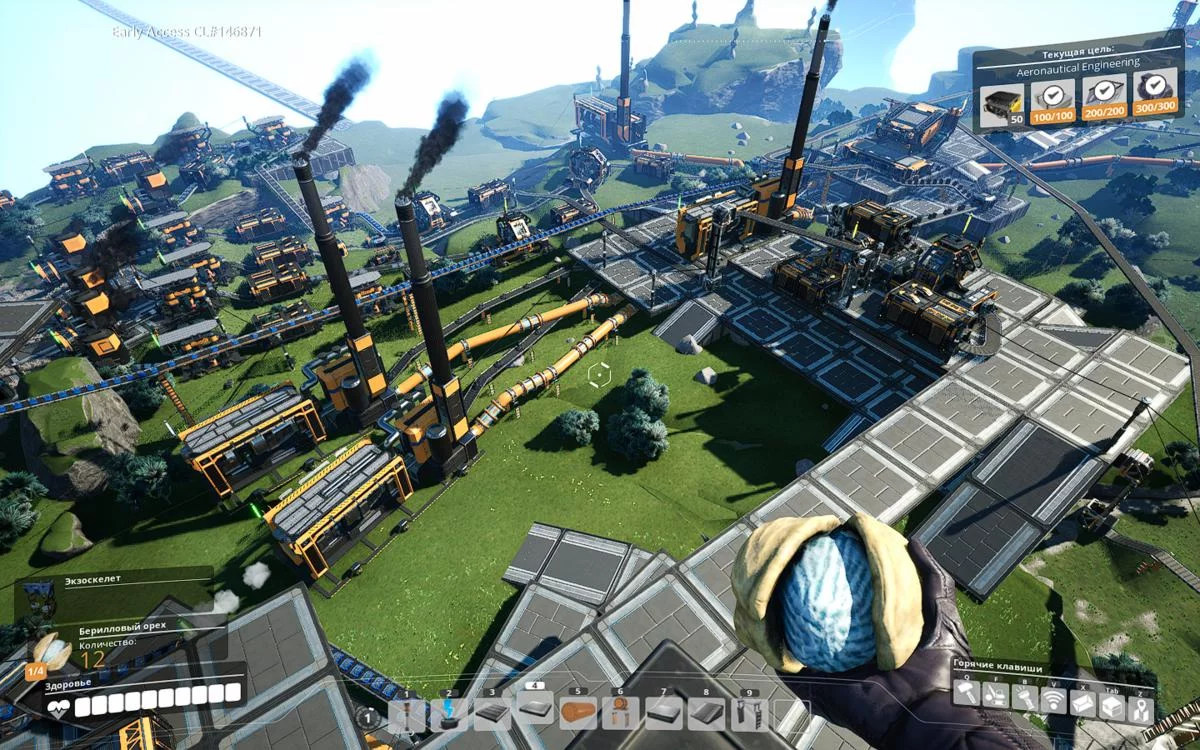Select the orange pipe in hotbar slot 5

click(x=579, y=714)
